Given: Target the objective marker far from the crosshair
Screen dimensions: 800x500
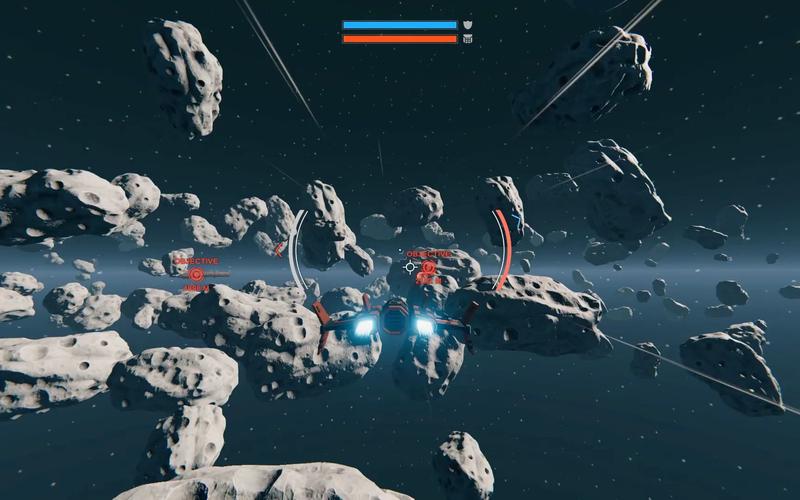Looking at the screenshot, I should [196, 273].
